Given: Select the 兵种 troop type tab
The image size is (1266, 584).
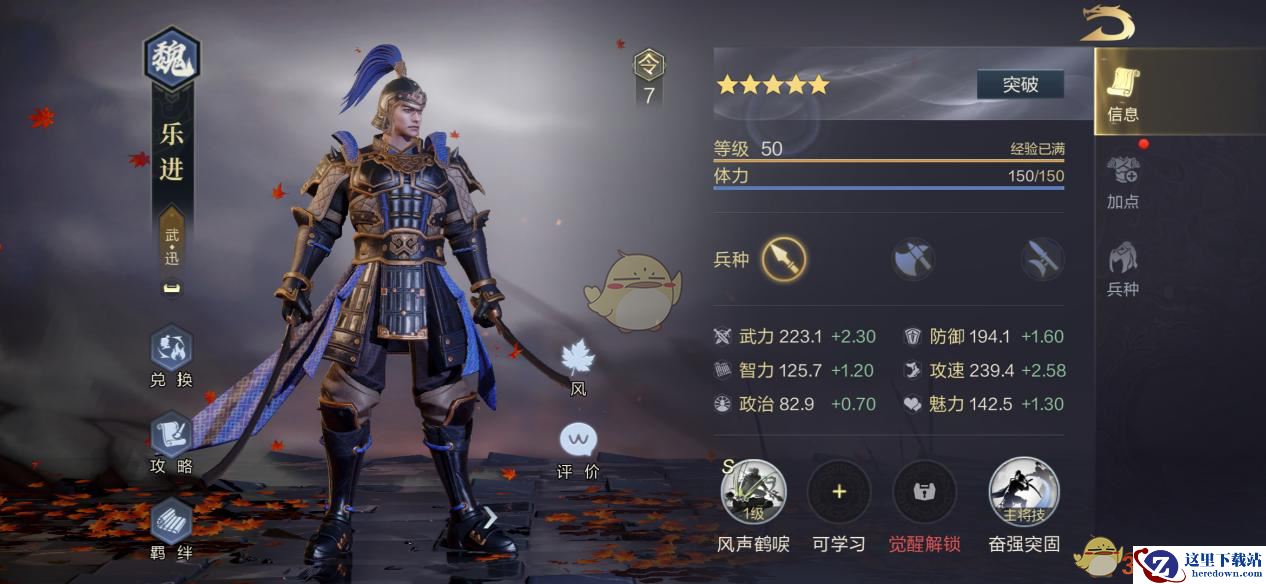Looking at the screenshot, I should click(x=1123, y=269).
